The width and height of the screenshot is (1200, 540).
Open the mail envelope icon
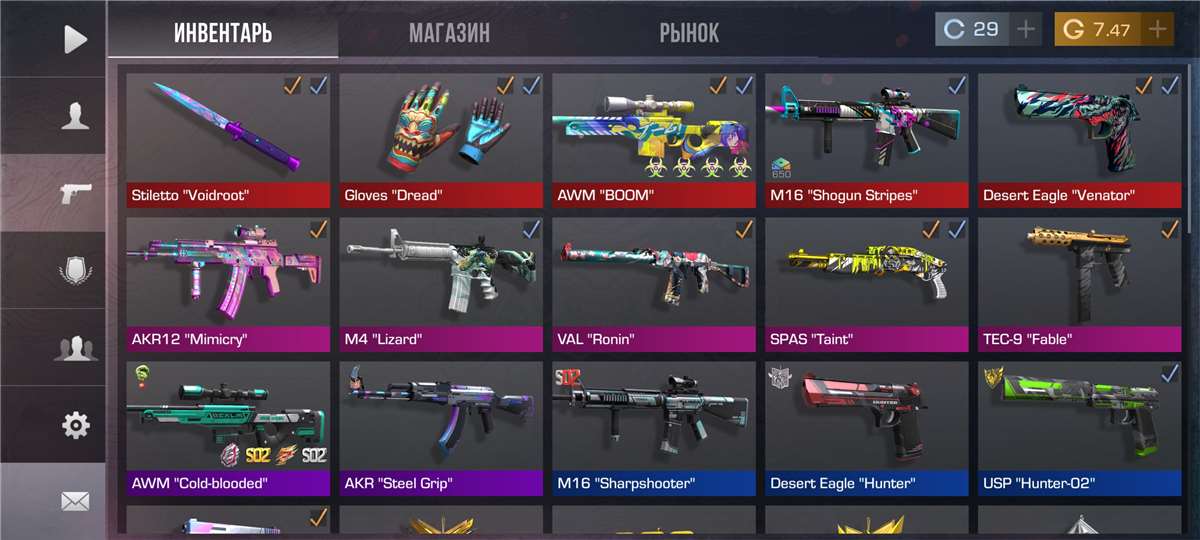click(75, 501)
